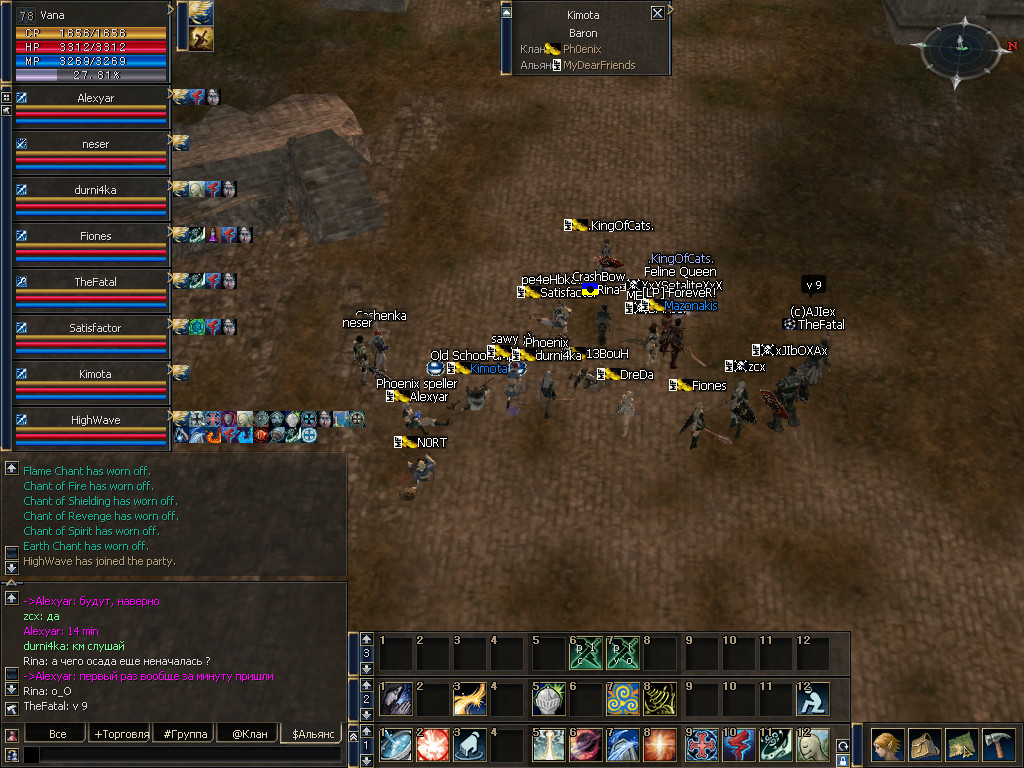Open the +Торговля chat tab

(121, 734)
